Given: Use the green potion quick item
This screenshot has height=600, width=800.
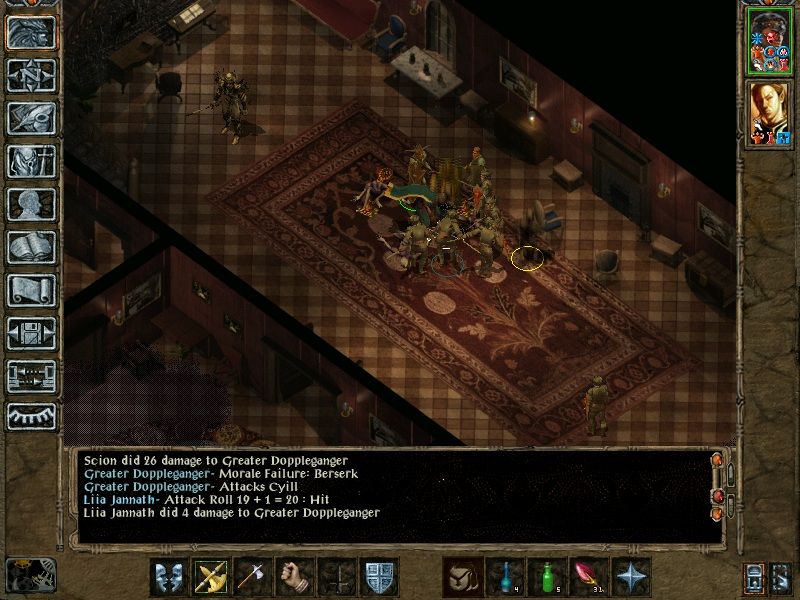Looking at the screenshot, I should [x=545, y=577].
